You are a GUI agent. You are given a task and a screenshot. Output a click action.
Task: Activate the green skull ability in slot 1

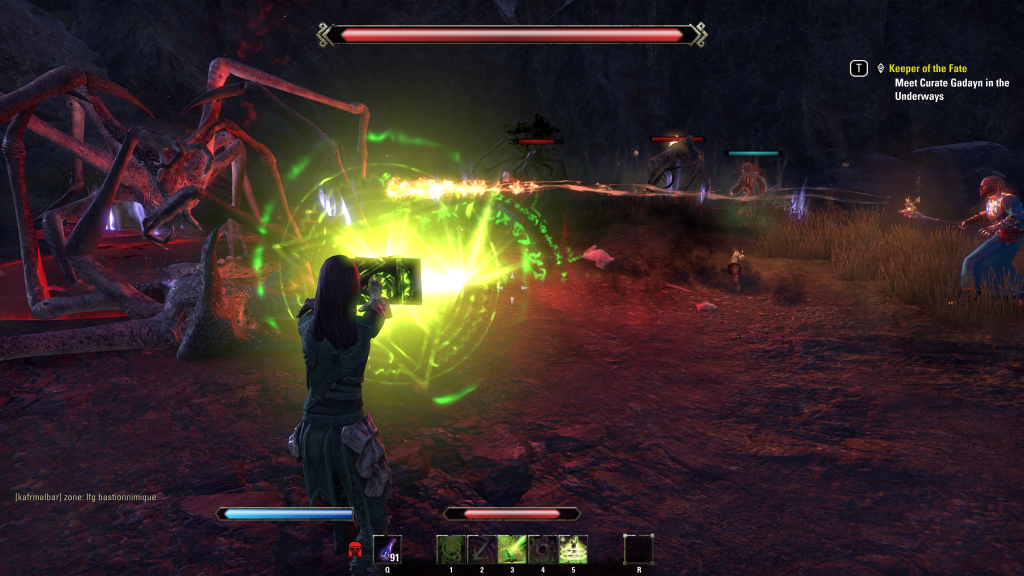point(450,549)
